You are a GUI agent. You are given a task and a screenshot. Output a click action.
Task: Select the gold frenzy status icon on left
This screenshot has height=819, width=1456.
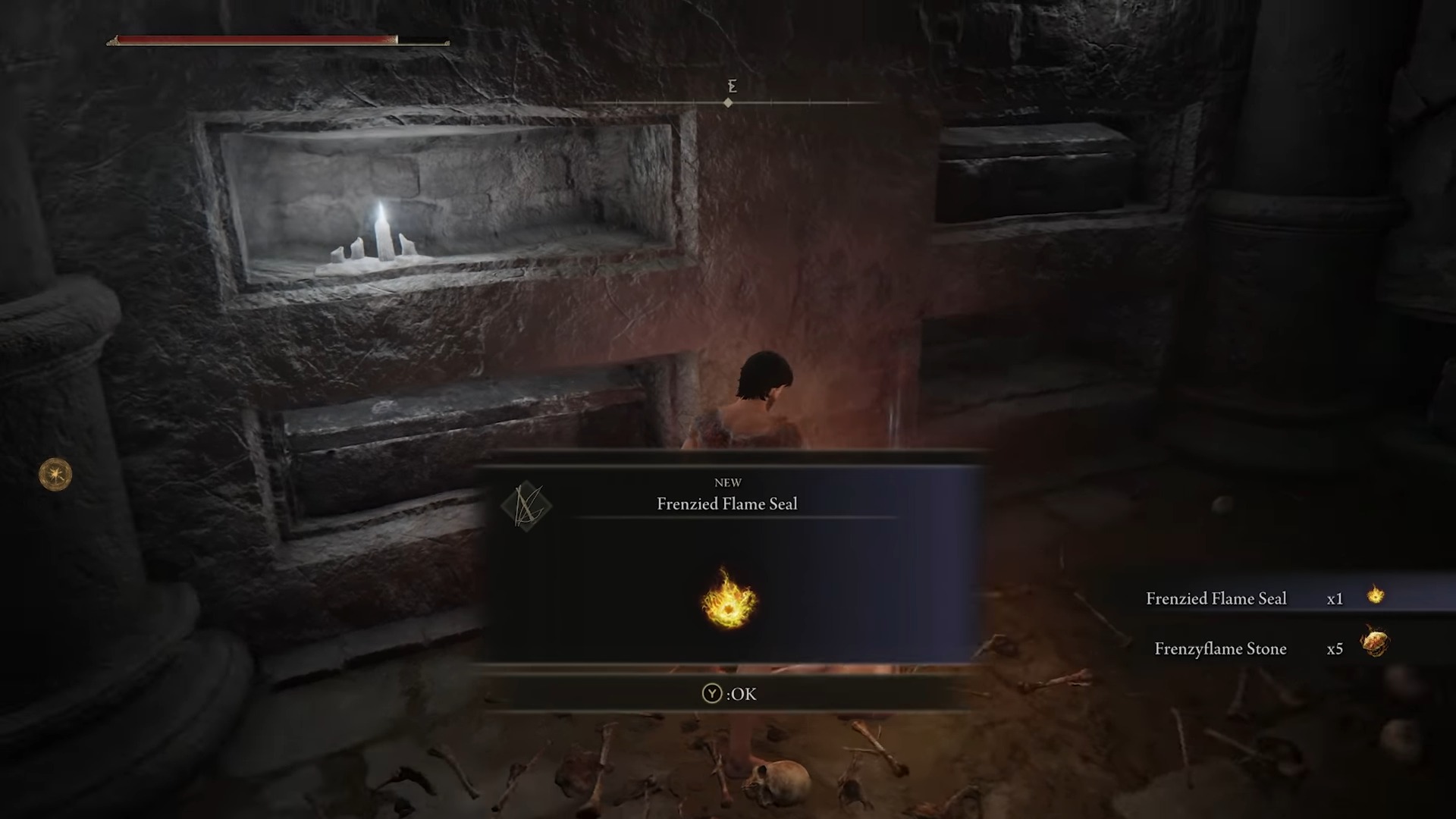tap(54, 474)
